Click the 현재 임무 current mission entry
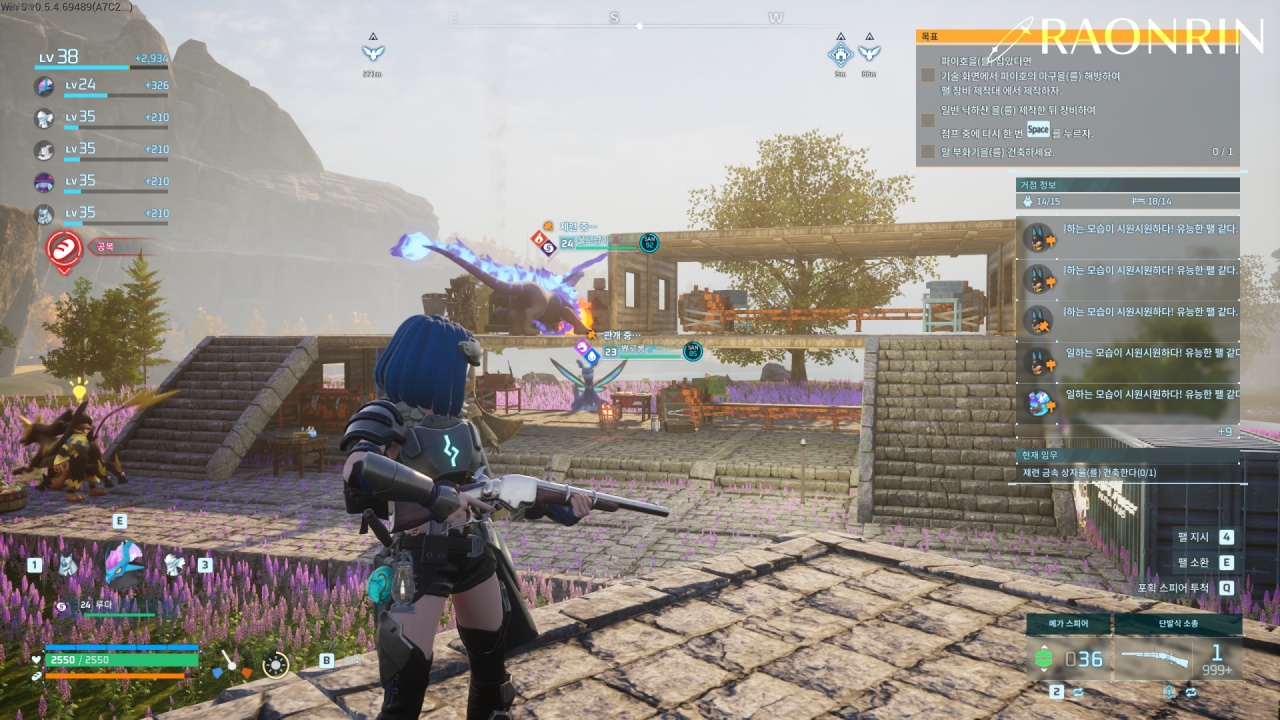1280x720 pixels. point(1127,472)
